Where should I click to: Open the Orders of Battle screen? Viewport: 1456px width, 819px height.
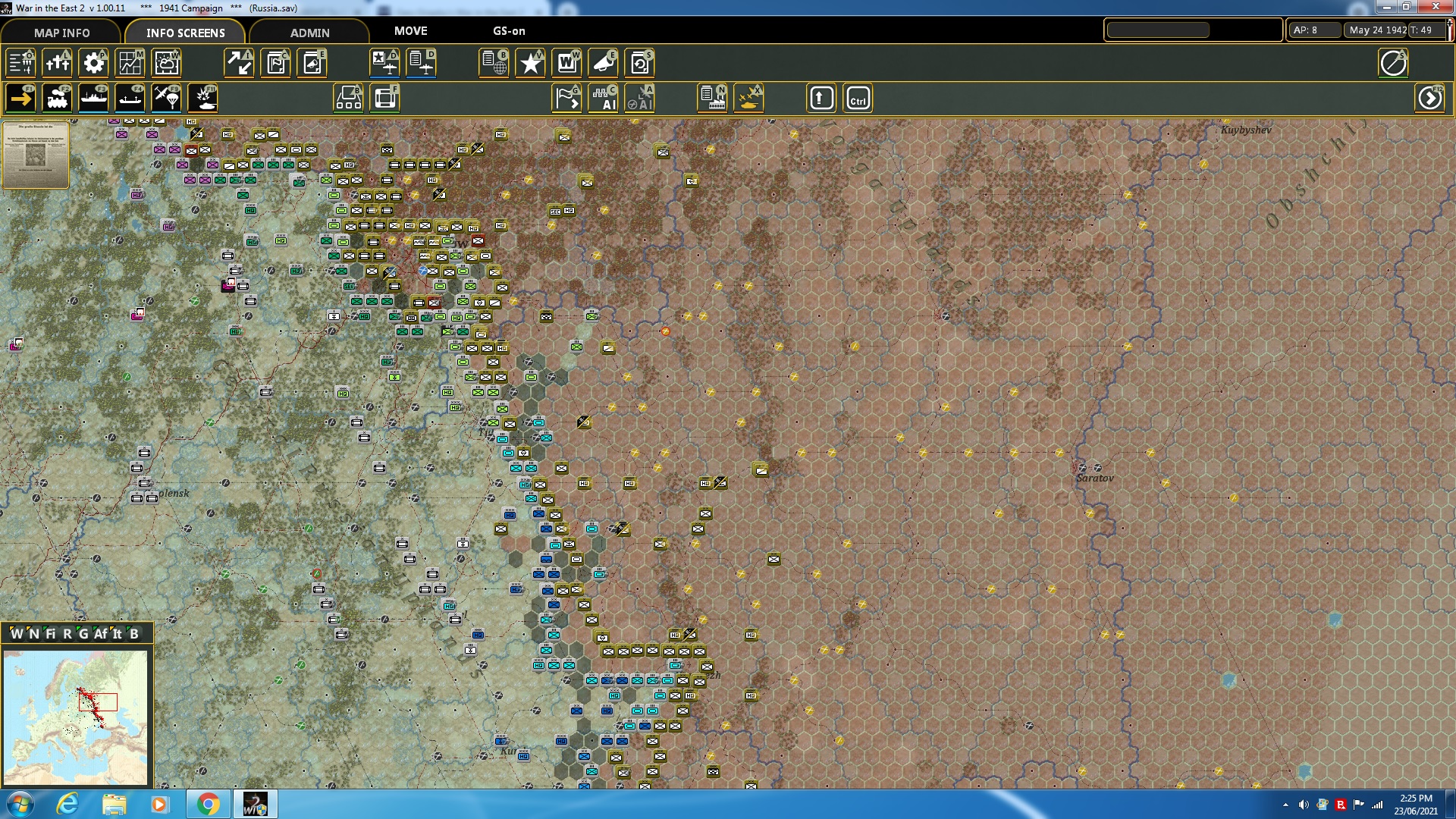pyautogui.click(x=20, y=64)
